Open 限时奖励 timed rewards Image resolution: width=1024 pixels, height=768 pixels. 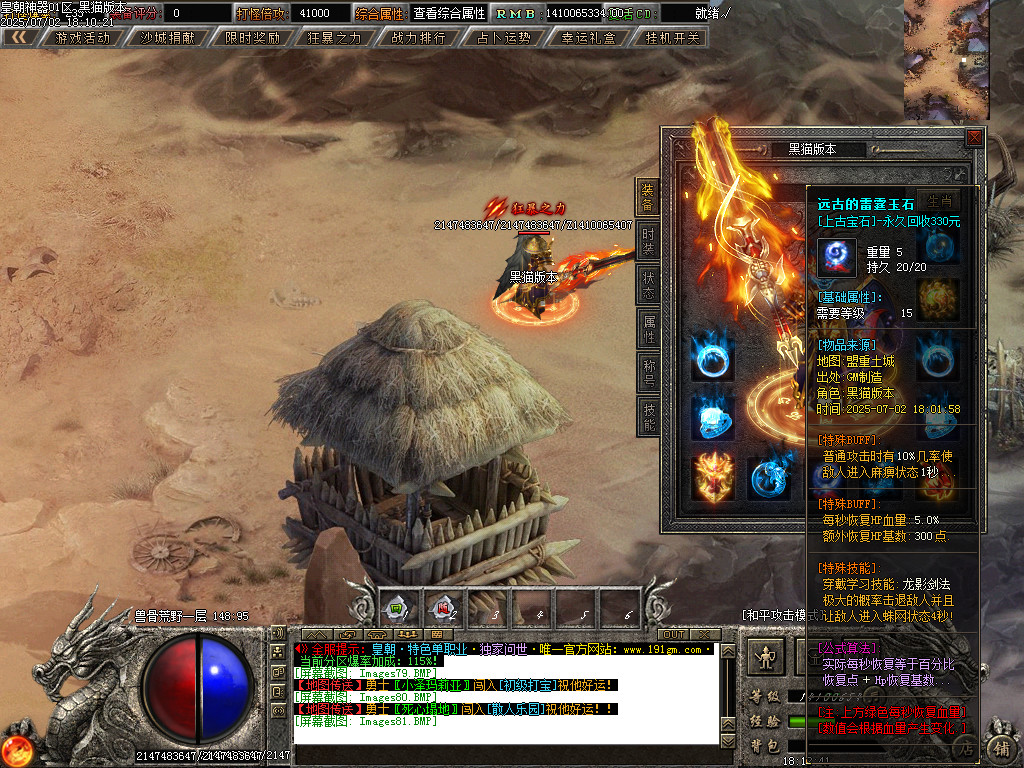[x=252, y=38]
